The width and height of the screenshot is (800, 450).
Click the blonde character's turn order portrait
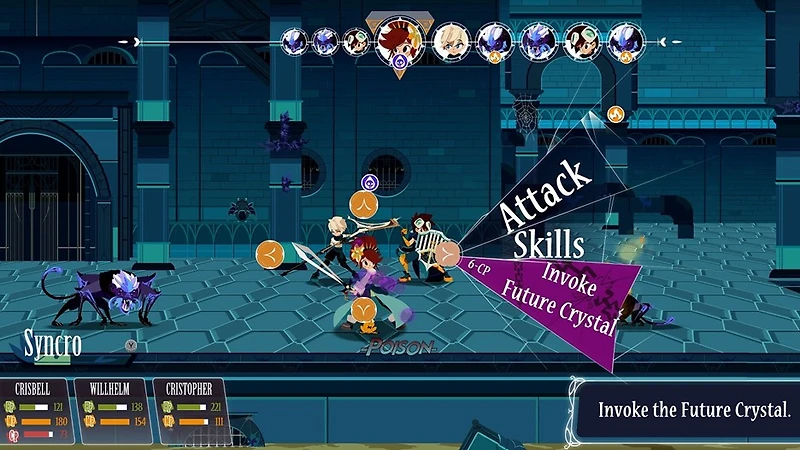(x=451, y=41)
